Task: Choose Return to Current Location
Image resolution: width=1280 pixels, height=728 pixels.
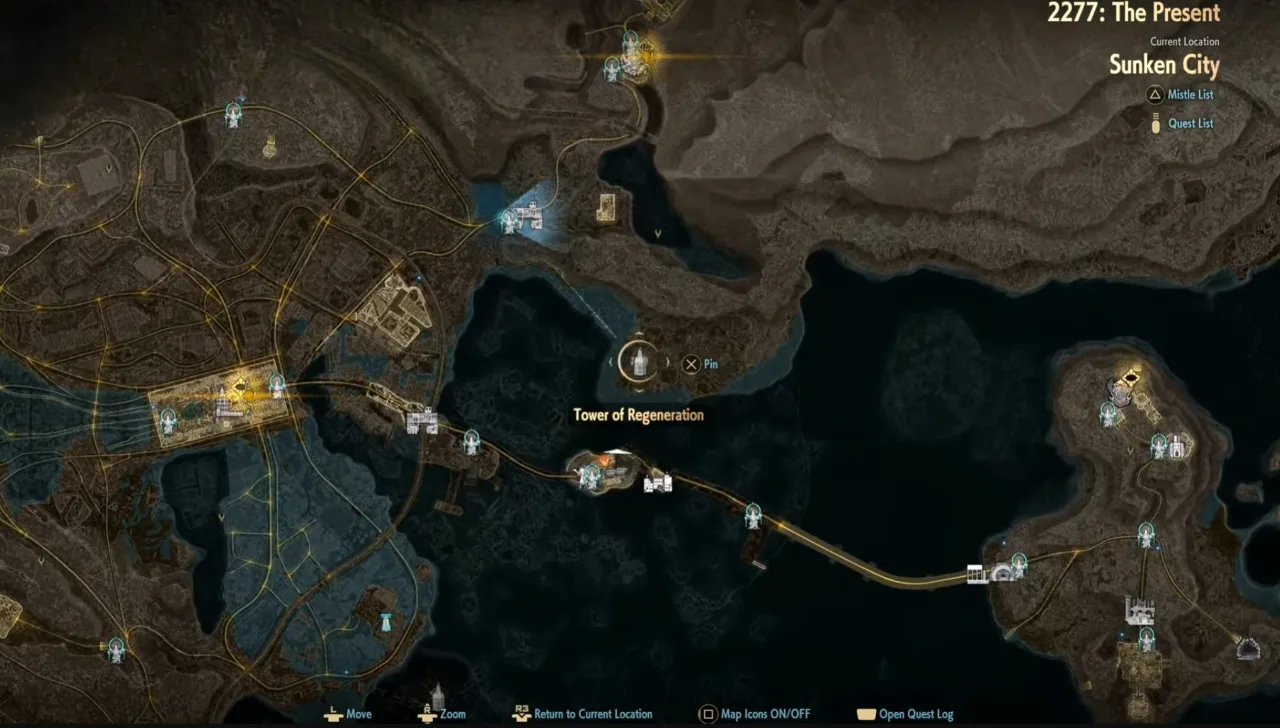Action: click(x=592, y=714)
